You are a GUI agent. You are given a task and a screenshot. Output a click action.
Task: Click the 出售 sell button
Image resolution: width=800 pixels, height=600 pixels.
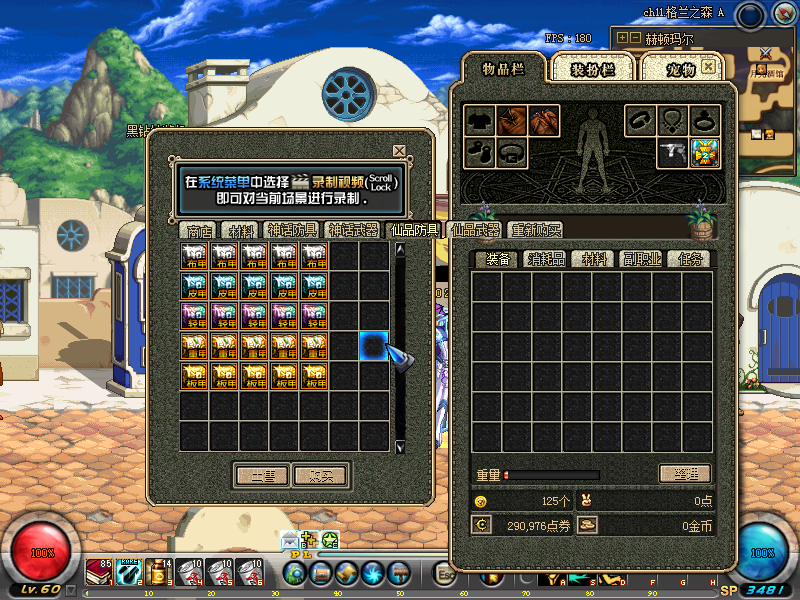262,475
